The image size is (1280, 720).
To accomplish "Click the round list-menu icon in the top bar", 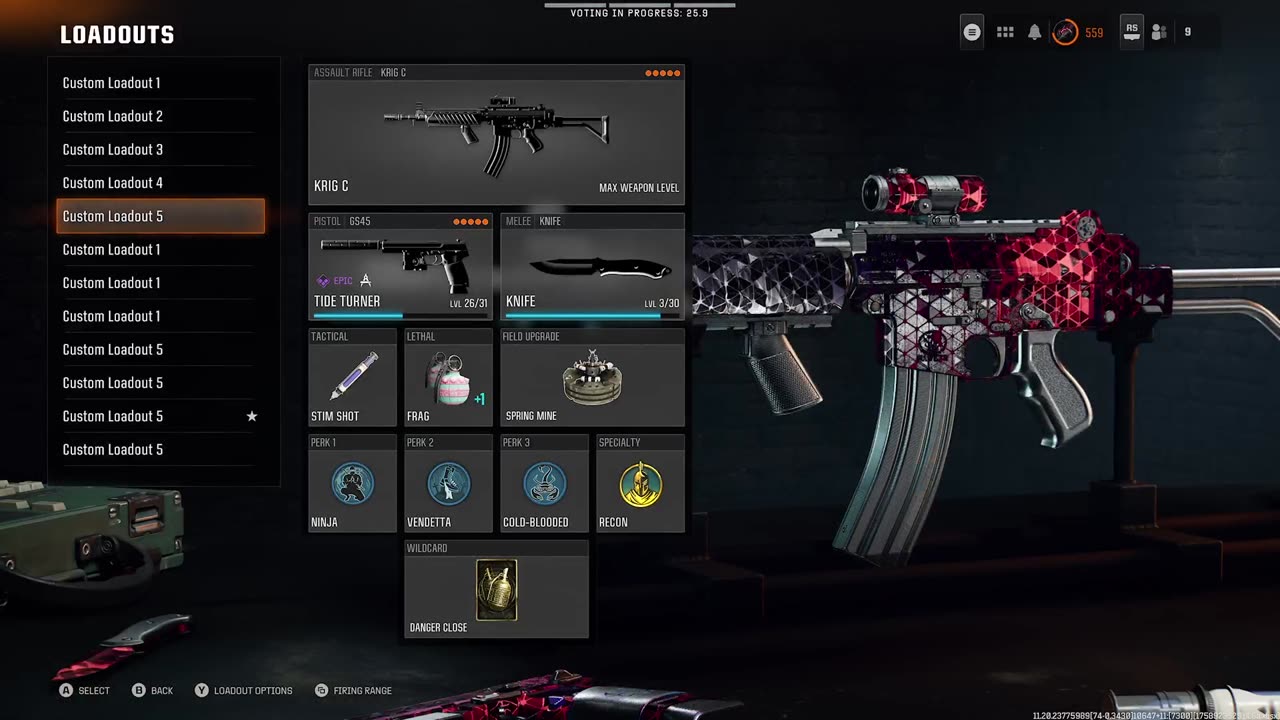I will coord(972,32).
